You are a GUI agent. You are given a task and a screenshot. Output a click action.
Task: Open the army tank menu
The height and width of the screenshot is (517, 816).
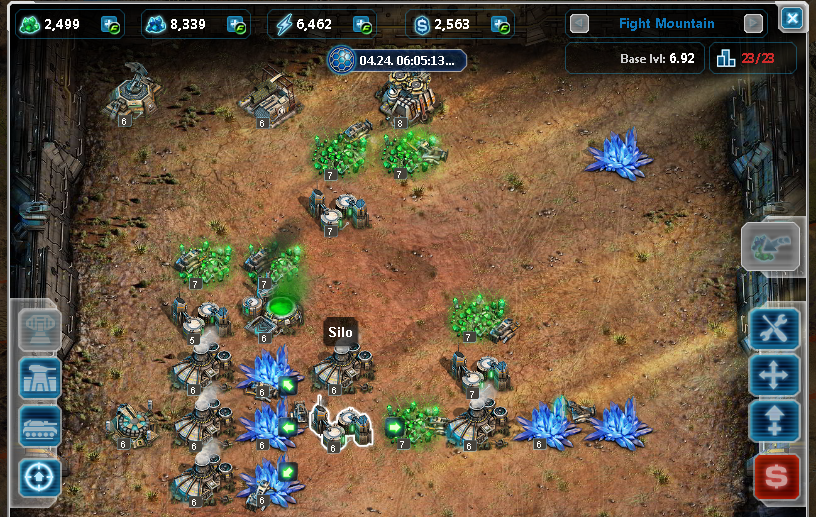[40, 426]
